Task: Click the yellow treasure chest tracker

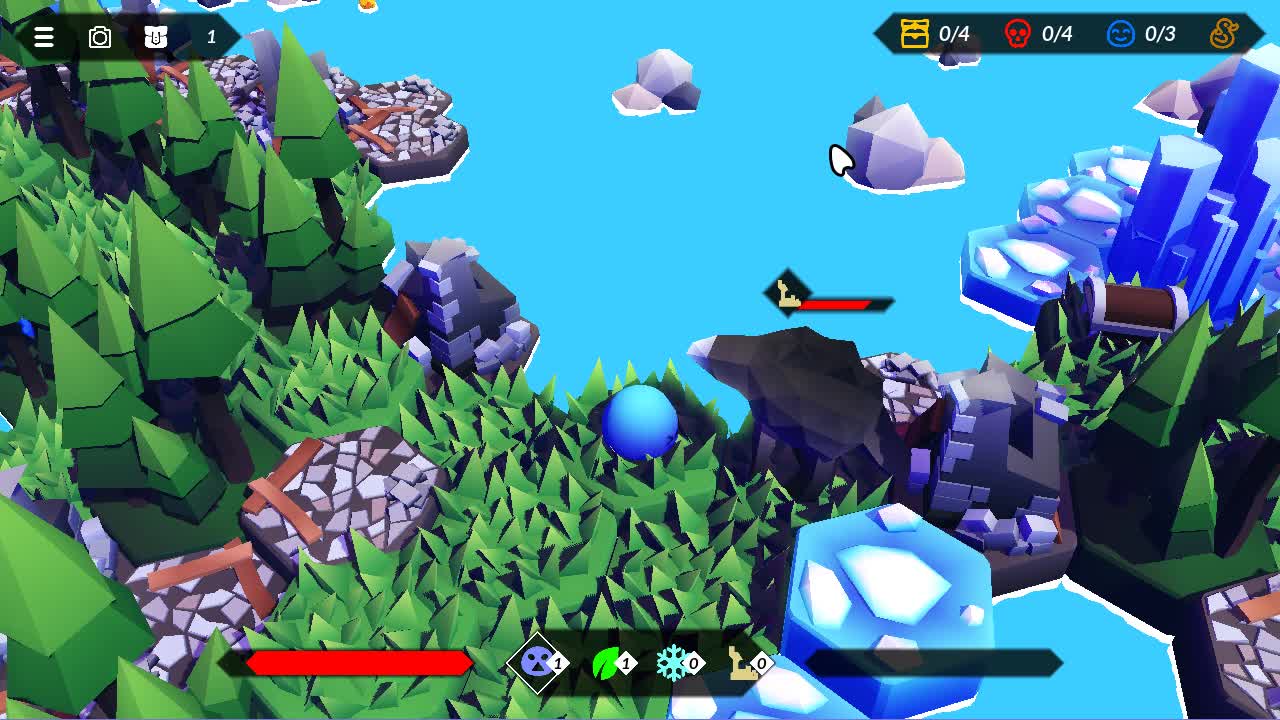Action: [915, 34]
